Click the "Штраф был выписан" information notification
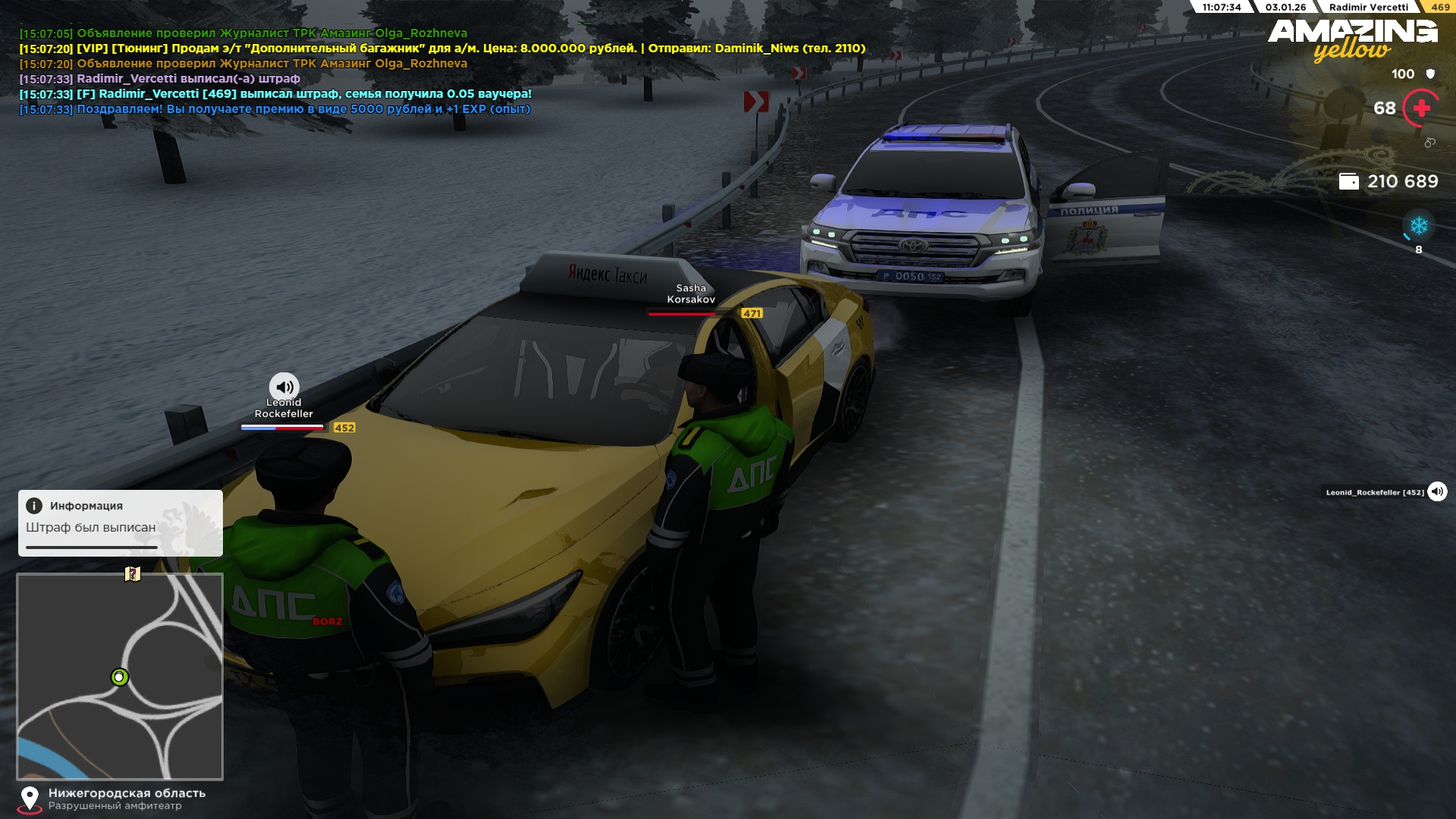1456x819 pixels. (121, 523)
